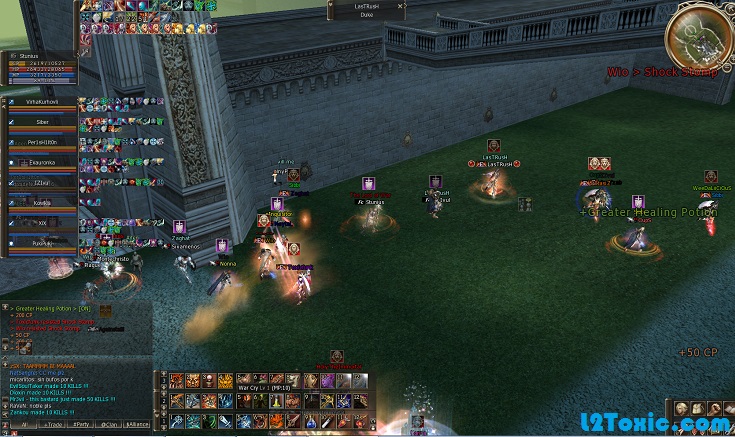This screenshot has height=437, width=735.
Task: Select LasTRusH name in target window
Action: [x=366, y=6]
